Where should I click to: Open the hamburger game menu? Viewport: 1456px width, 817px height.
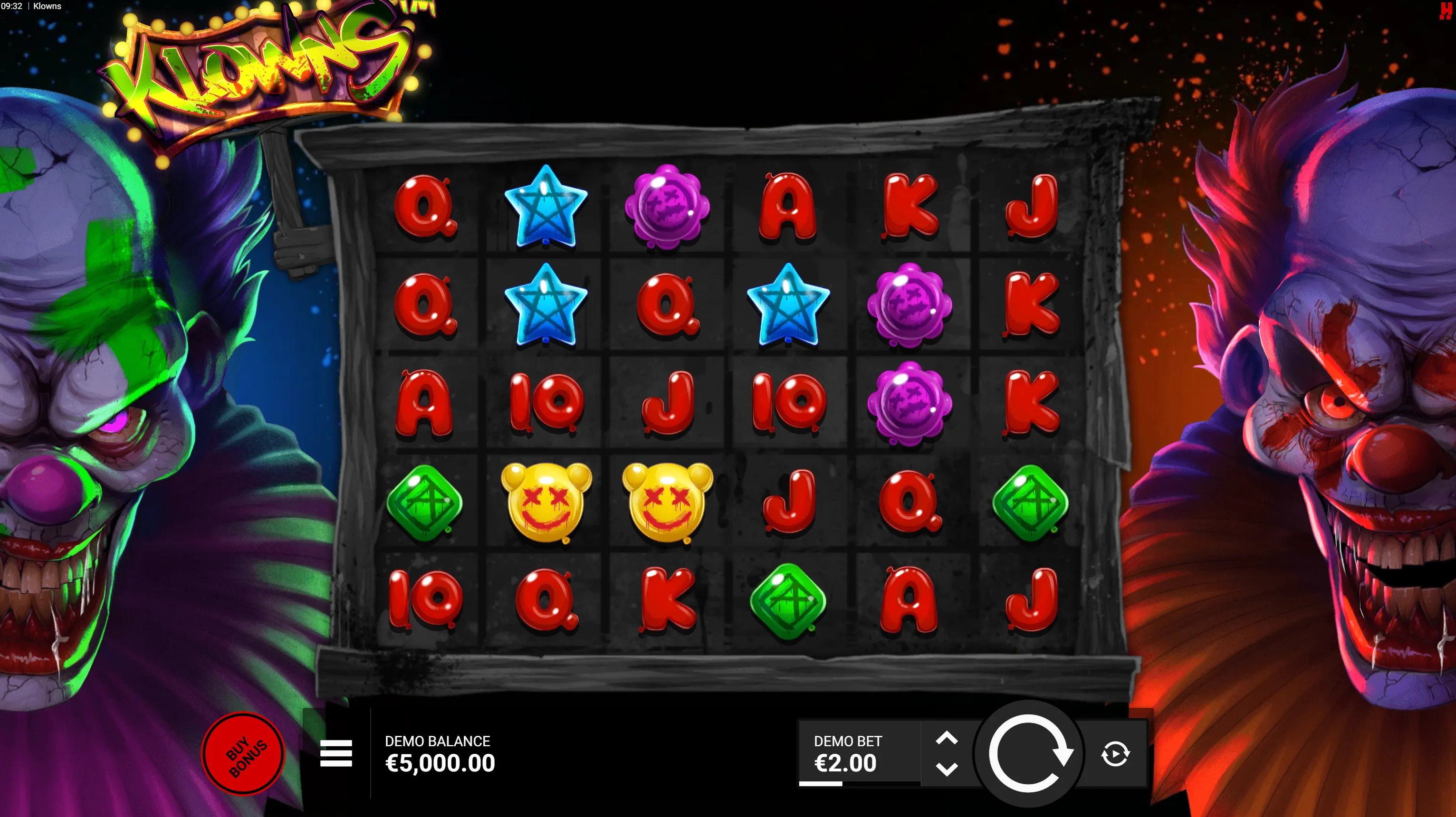336,753
